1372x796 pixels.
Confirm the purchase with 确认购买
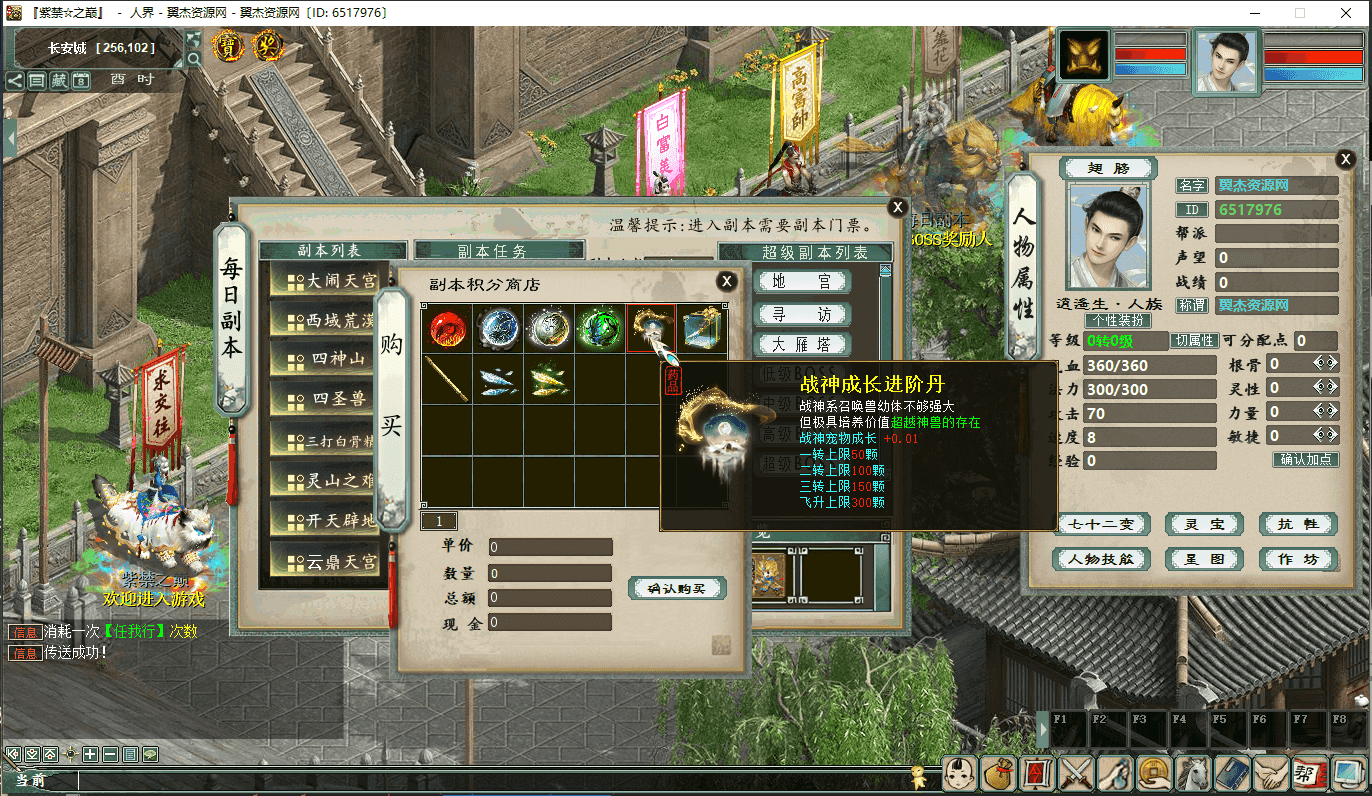(677, 588)
